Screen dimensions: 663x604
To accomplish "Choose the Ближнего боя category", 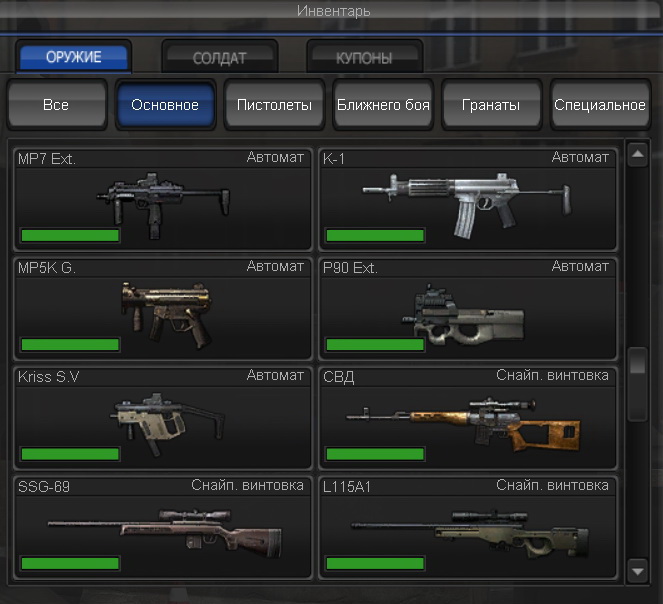I will click(x=383, y=105).
